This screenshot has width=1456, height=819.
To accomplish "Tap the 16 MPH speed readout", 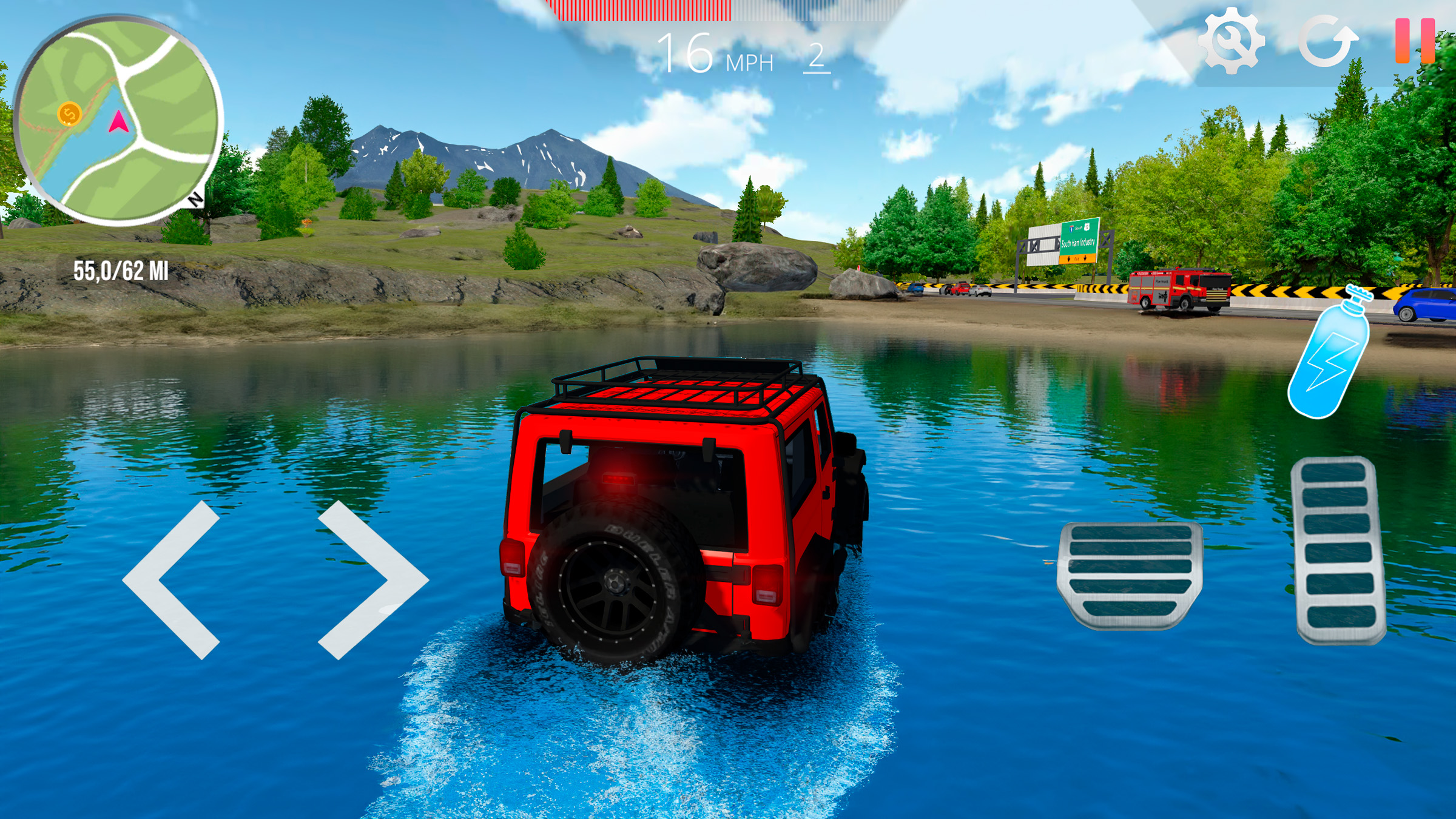I will tap(713, 53).
